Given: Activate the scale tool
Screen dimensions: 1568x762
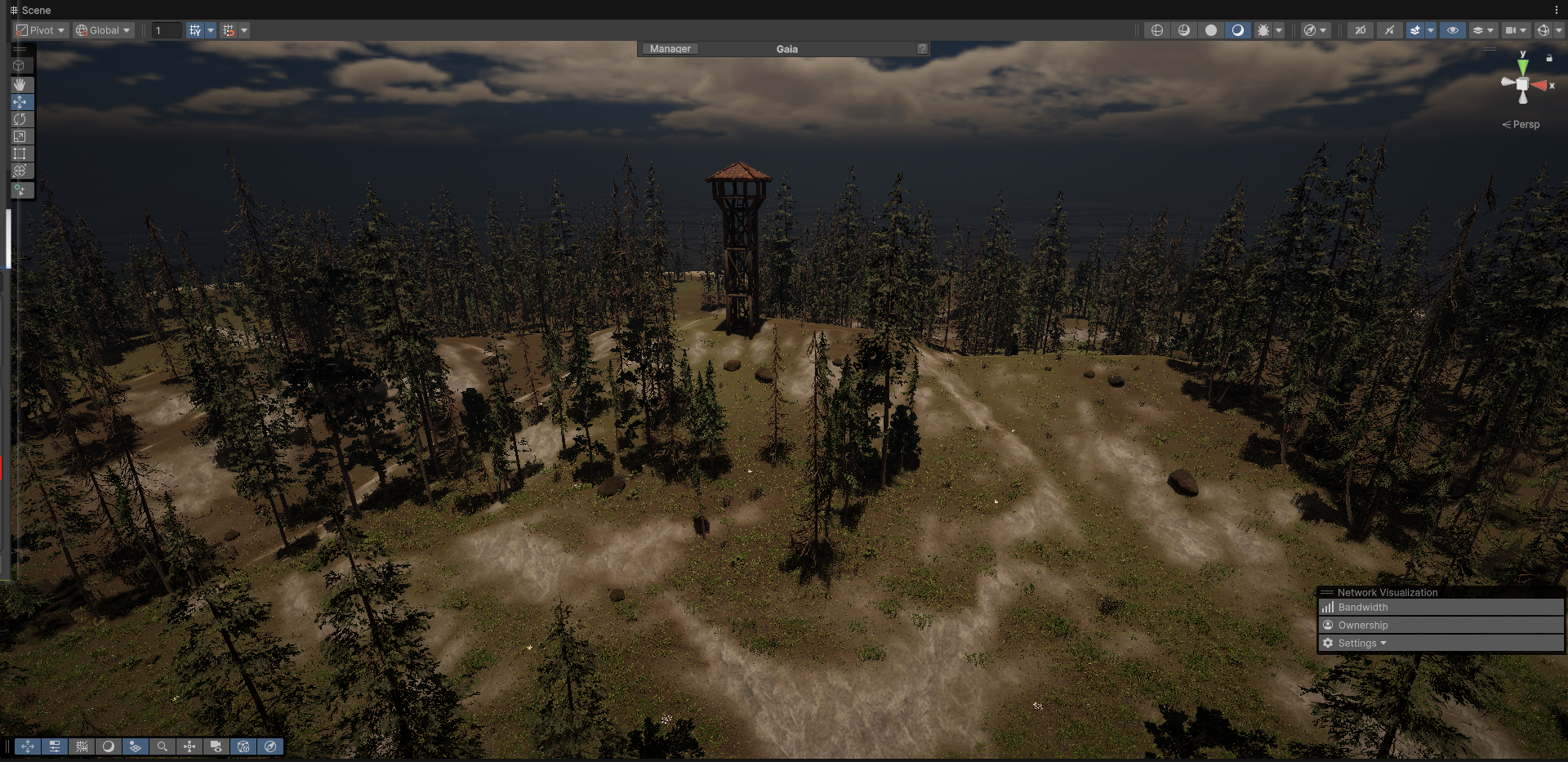Looking at the screenshot, I should tap(20, 136).
